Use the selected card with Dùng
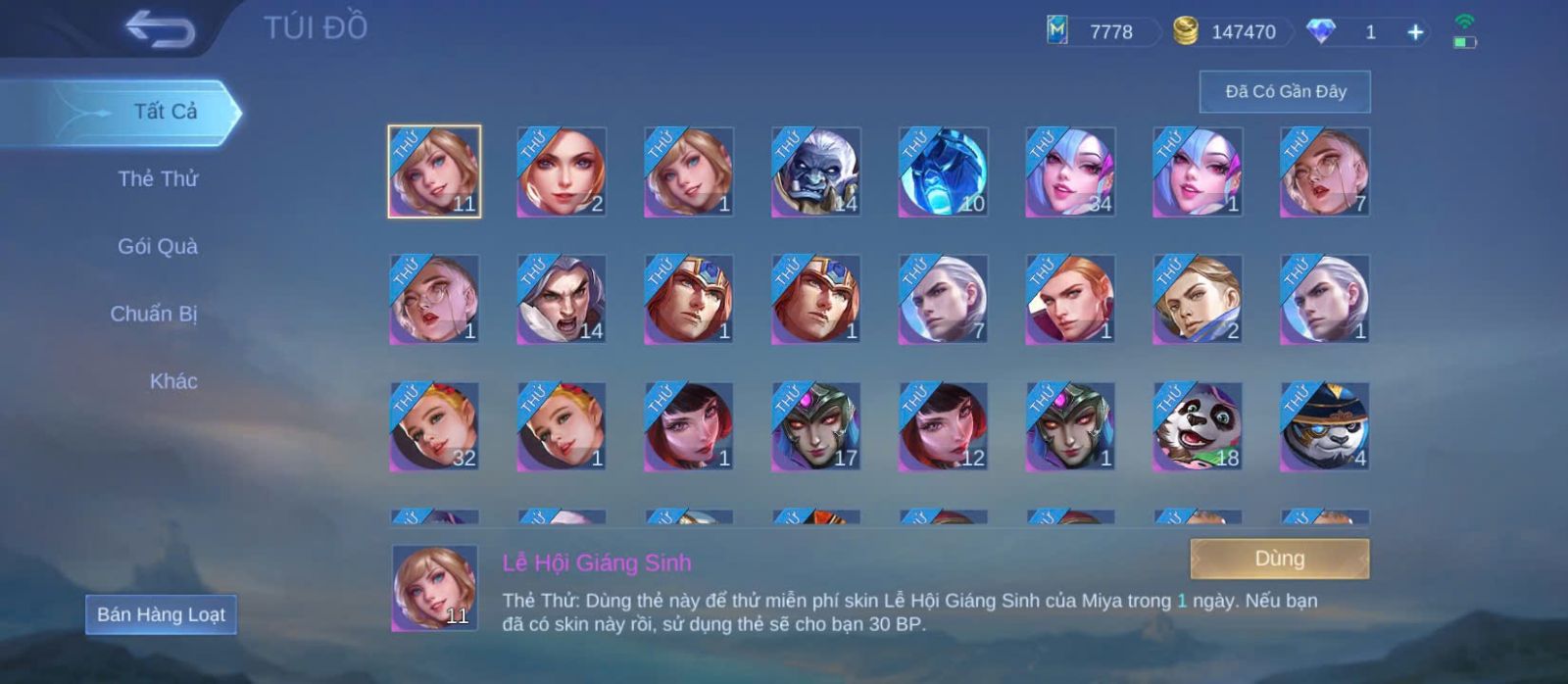Viewport: 1568px width, 684px height. click(1279, 559)
